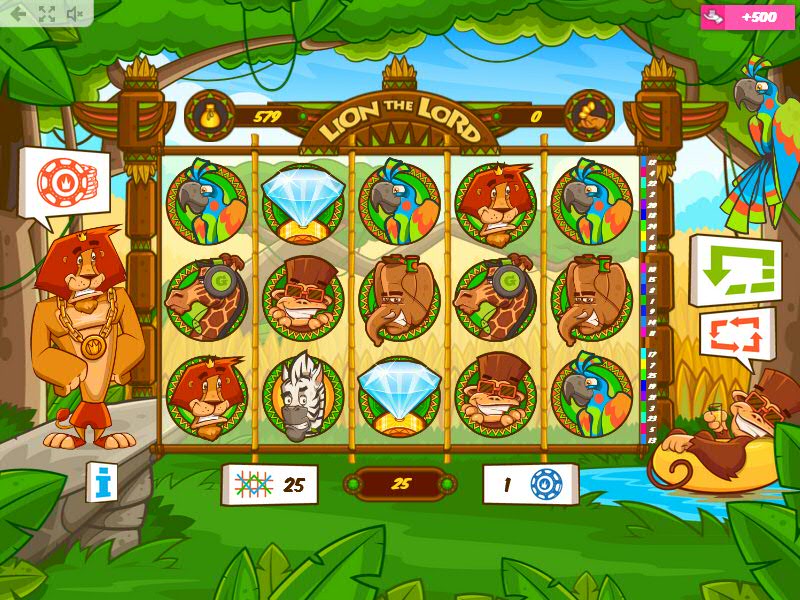Viewport: 800px width, 600px height.
Task: Change the number of paylines set to 25
Action: pyautogui.click(x=268, y=485)
